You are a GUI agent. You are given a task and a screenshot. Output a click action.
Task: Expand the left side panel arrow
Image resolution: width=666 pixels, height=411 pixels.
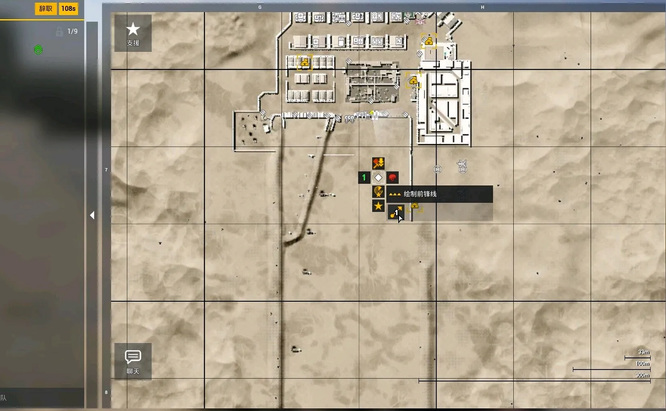click(x=92, y=215)
